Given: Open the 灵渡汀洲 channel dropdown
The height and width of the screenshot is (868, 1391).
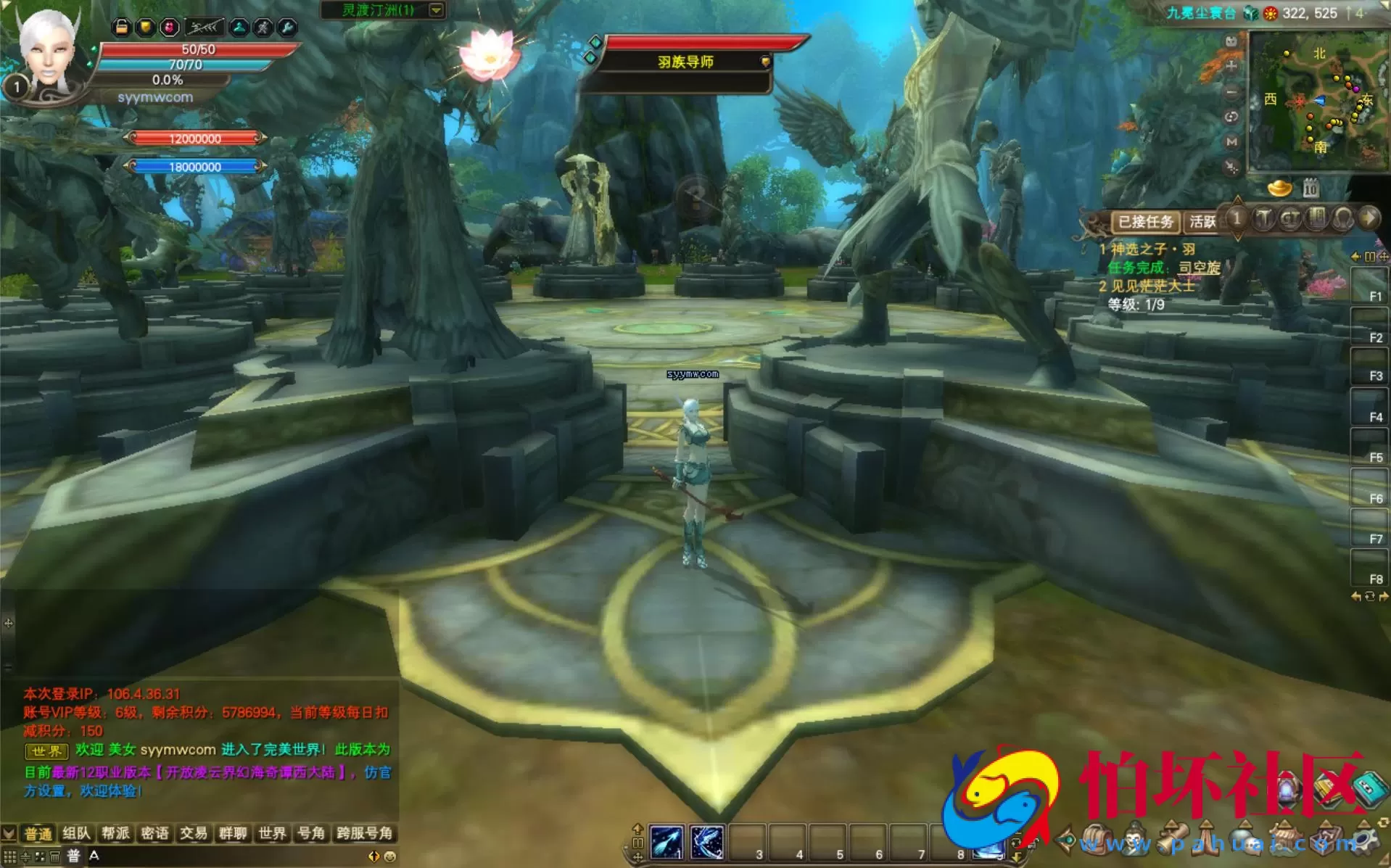Looking at the screenshot, I should tap(436, 10).
